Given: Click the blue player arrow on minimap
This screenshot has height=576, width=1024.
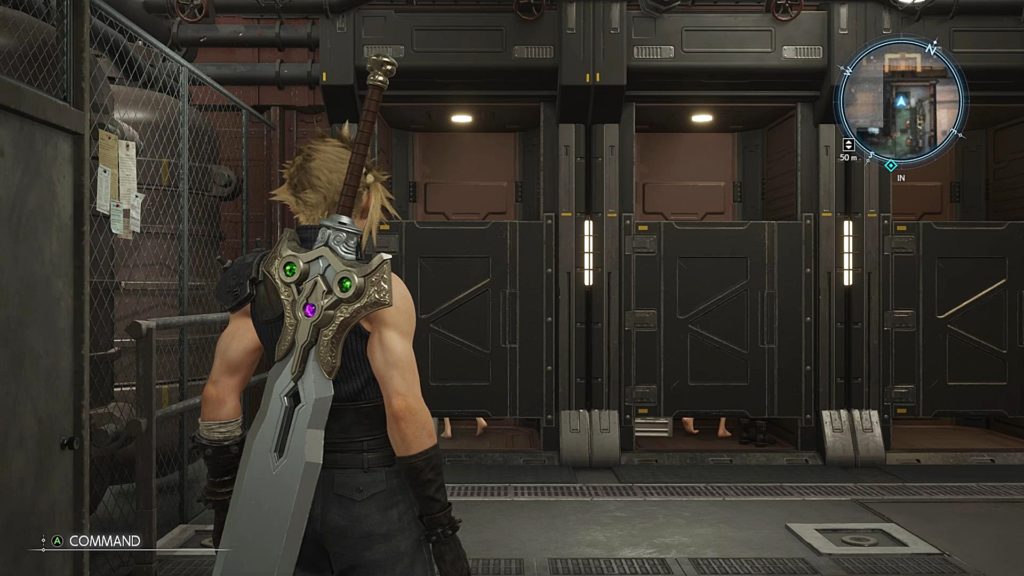Looking at the screenshot, I should coord(902,101).
